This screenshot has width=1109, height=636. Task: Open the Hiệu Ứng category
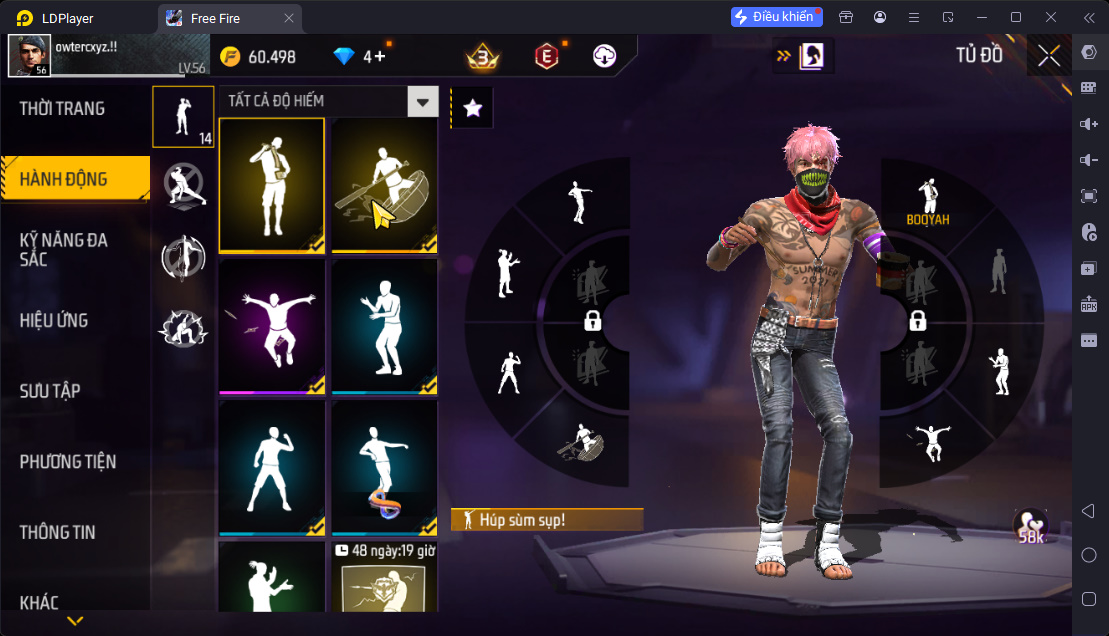[54, 321]
